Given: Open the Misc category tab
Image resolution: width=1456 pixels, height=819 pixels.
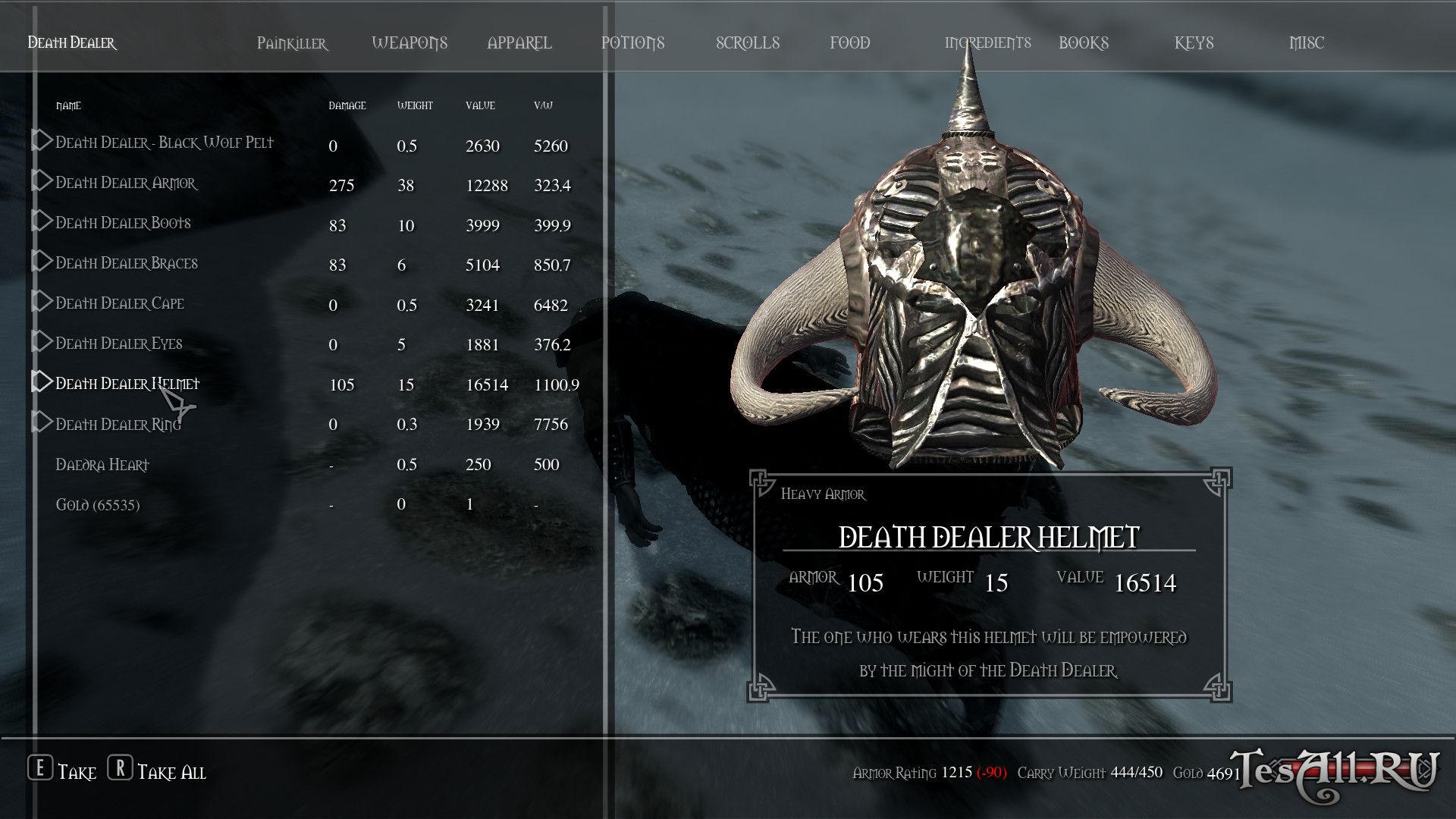Looking at the screenshot, I should 1306,43.
